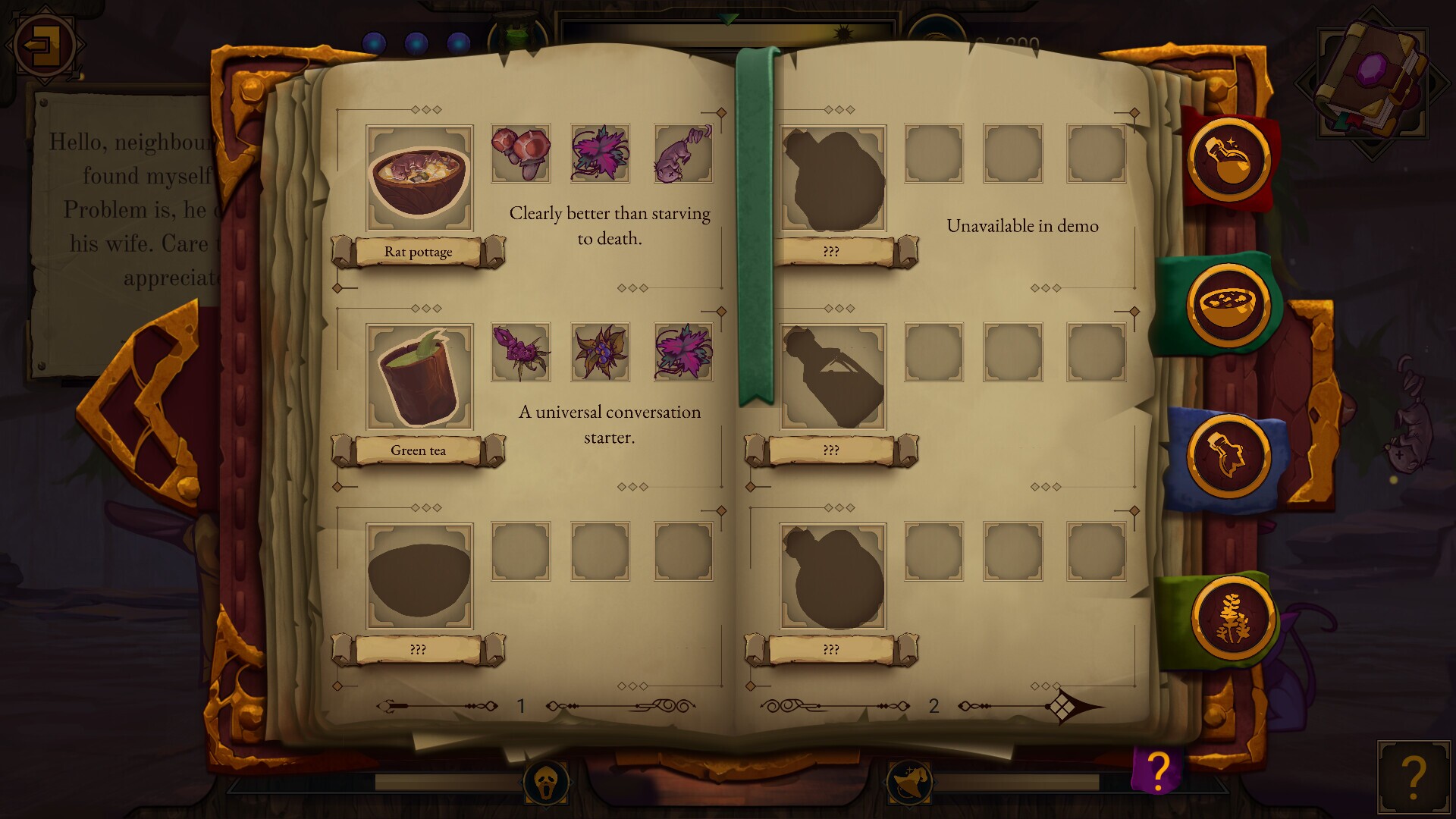1456x819 pixels.
Task: Select the Green tea recipe image
Action: (418, 375)
